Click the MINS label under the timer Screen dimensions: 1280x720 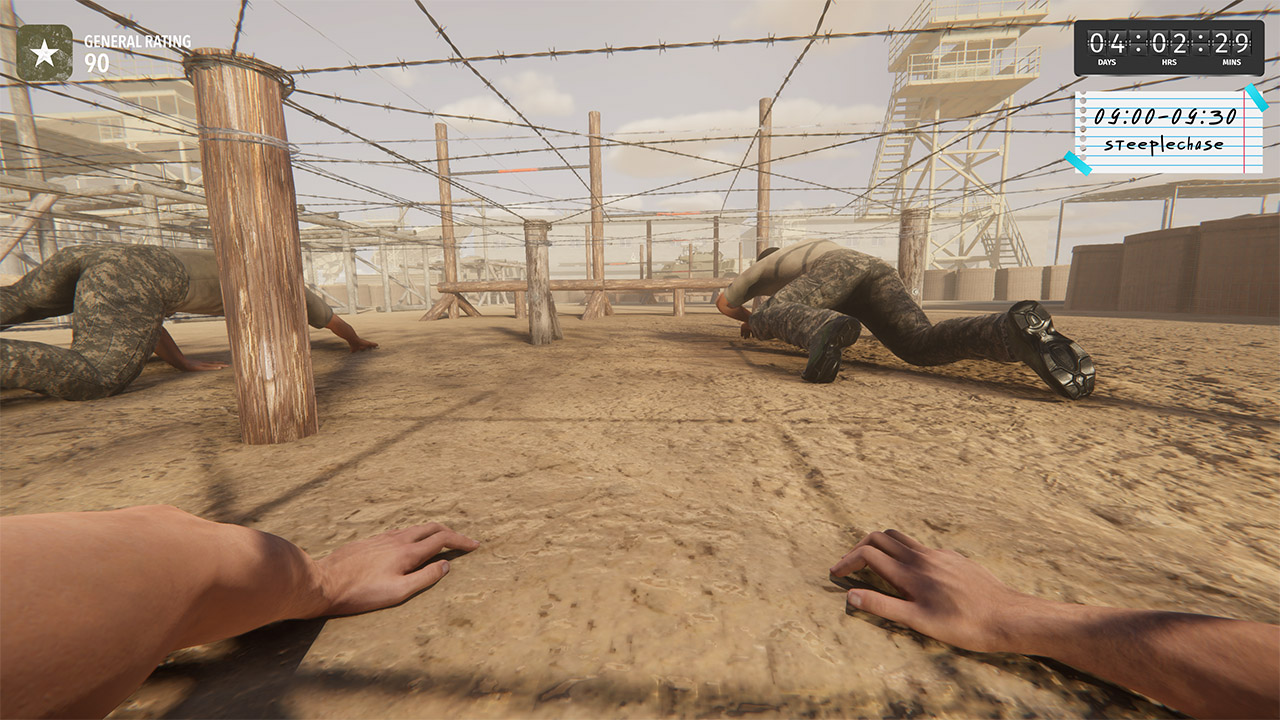1231,61
